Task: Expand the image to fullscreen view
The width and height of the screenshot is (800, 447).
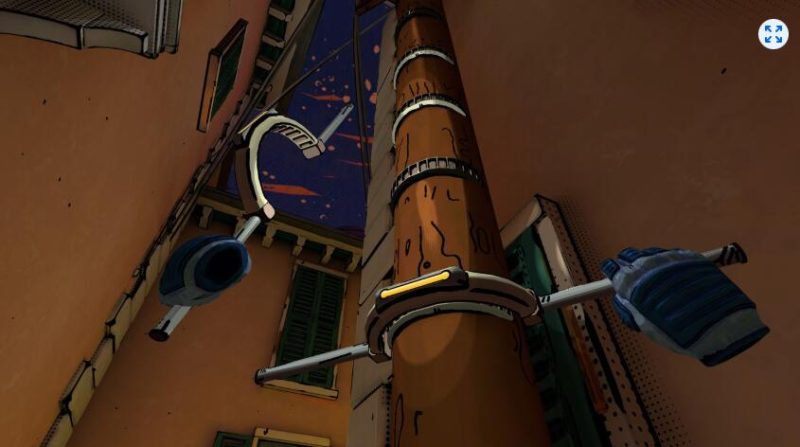Action: pos(772,34)
